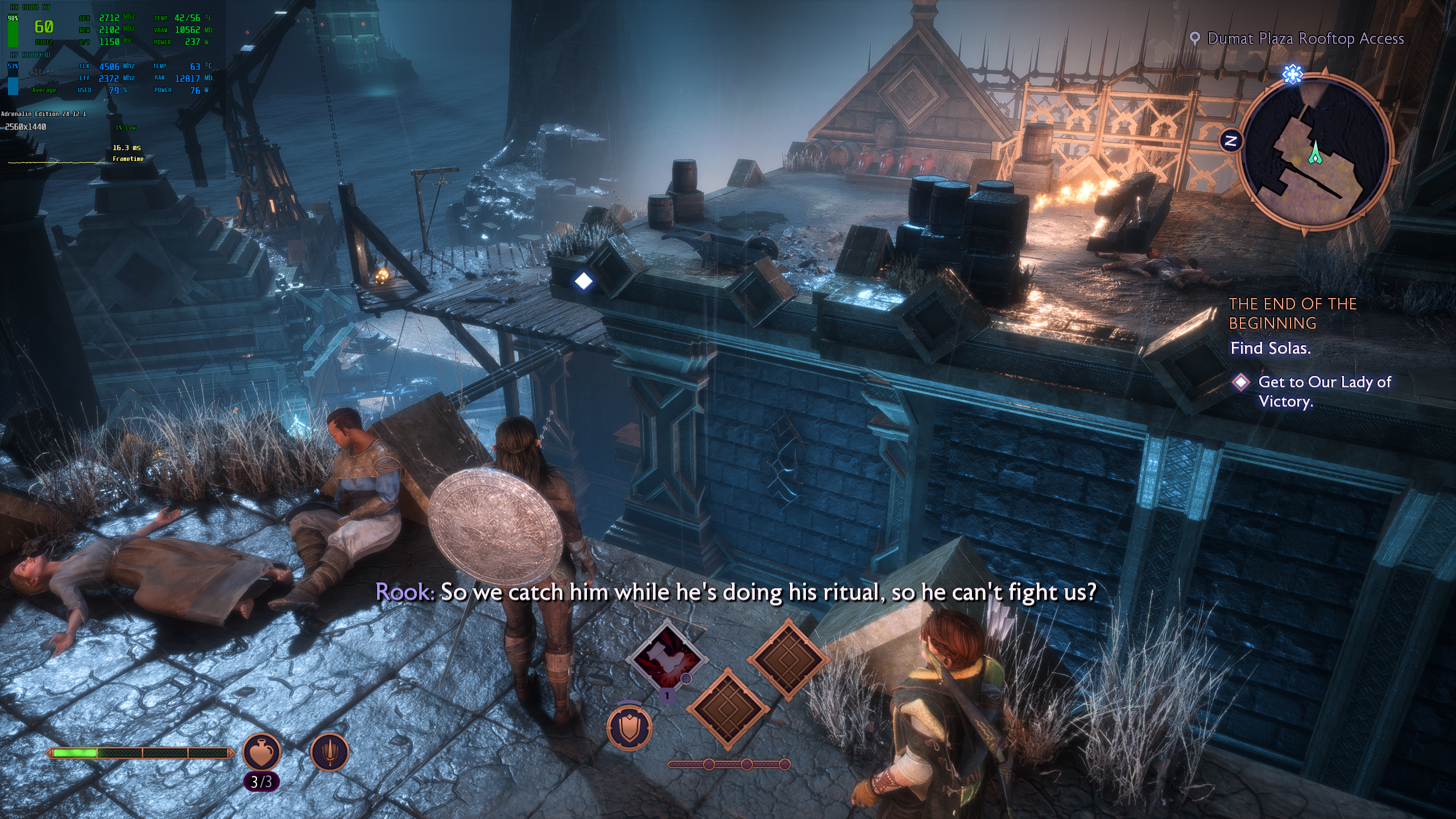Use the healing potion flask icon
1456x819 pixels.
coord(262,752)
